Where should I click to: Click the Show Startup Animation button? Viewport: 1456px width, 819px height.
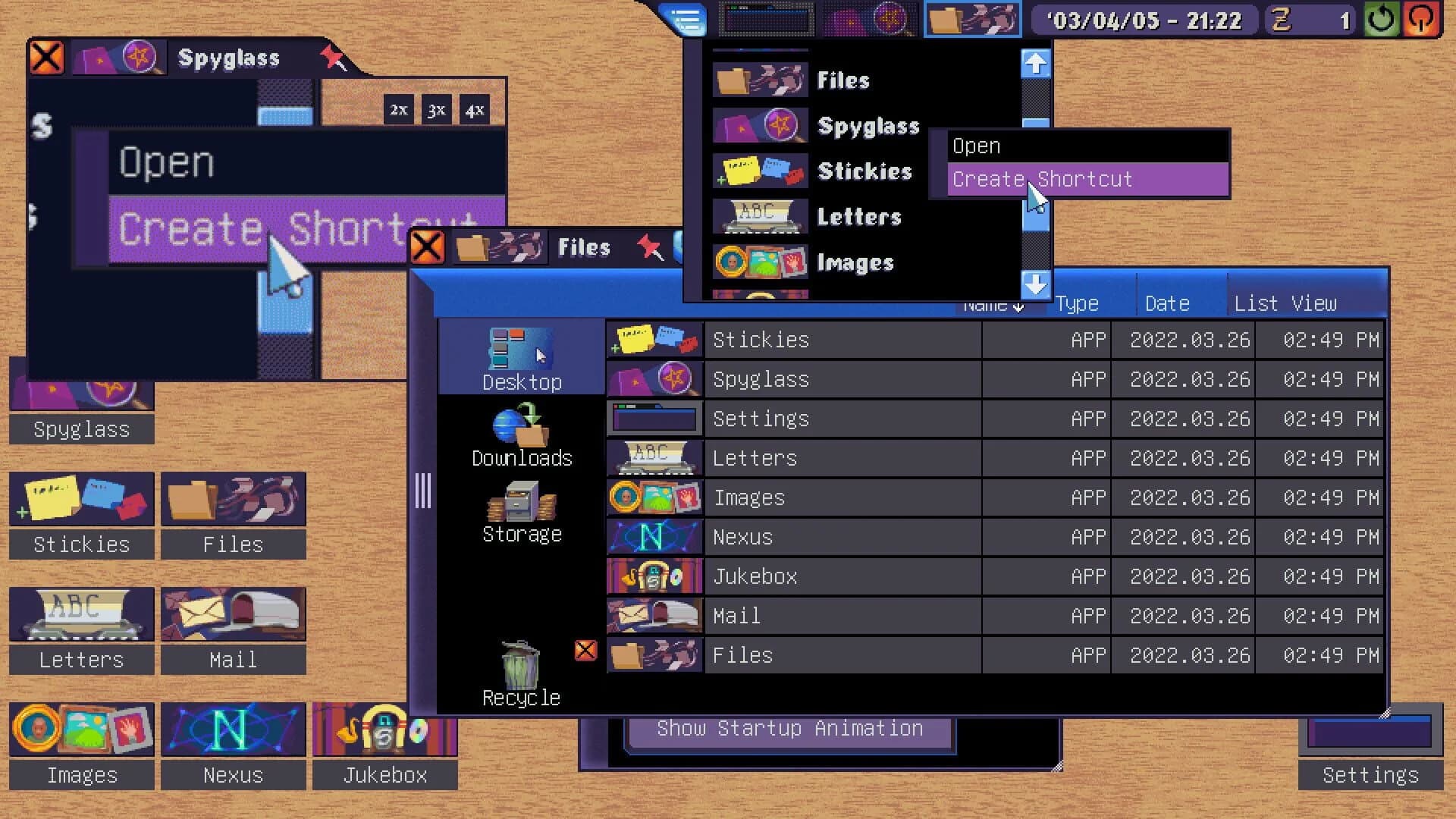[x=789, y=728]
